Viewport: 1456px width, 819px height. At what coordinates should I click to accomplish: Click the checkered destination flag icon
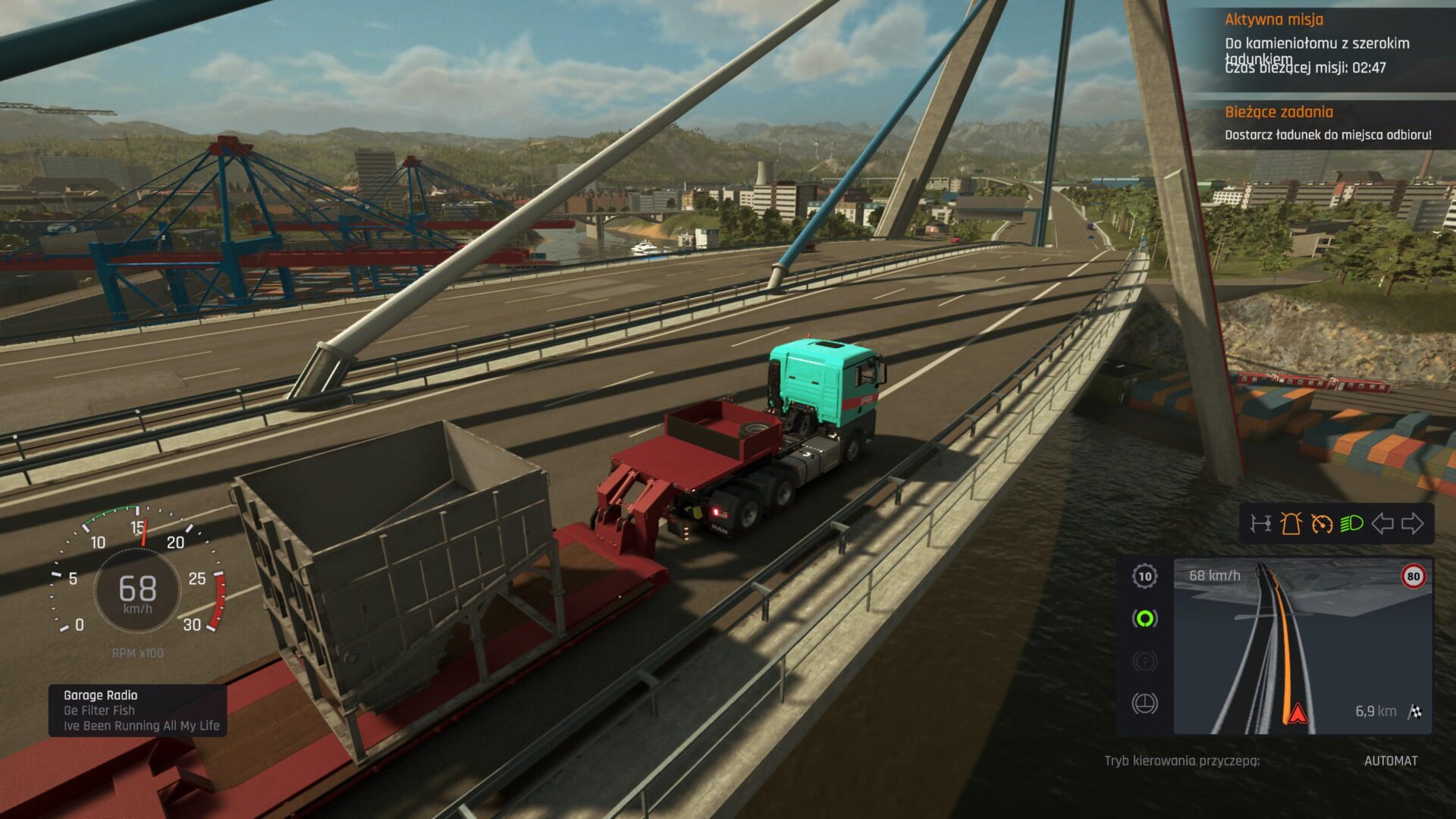(x=1415, y=711)
